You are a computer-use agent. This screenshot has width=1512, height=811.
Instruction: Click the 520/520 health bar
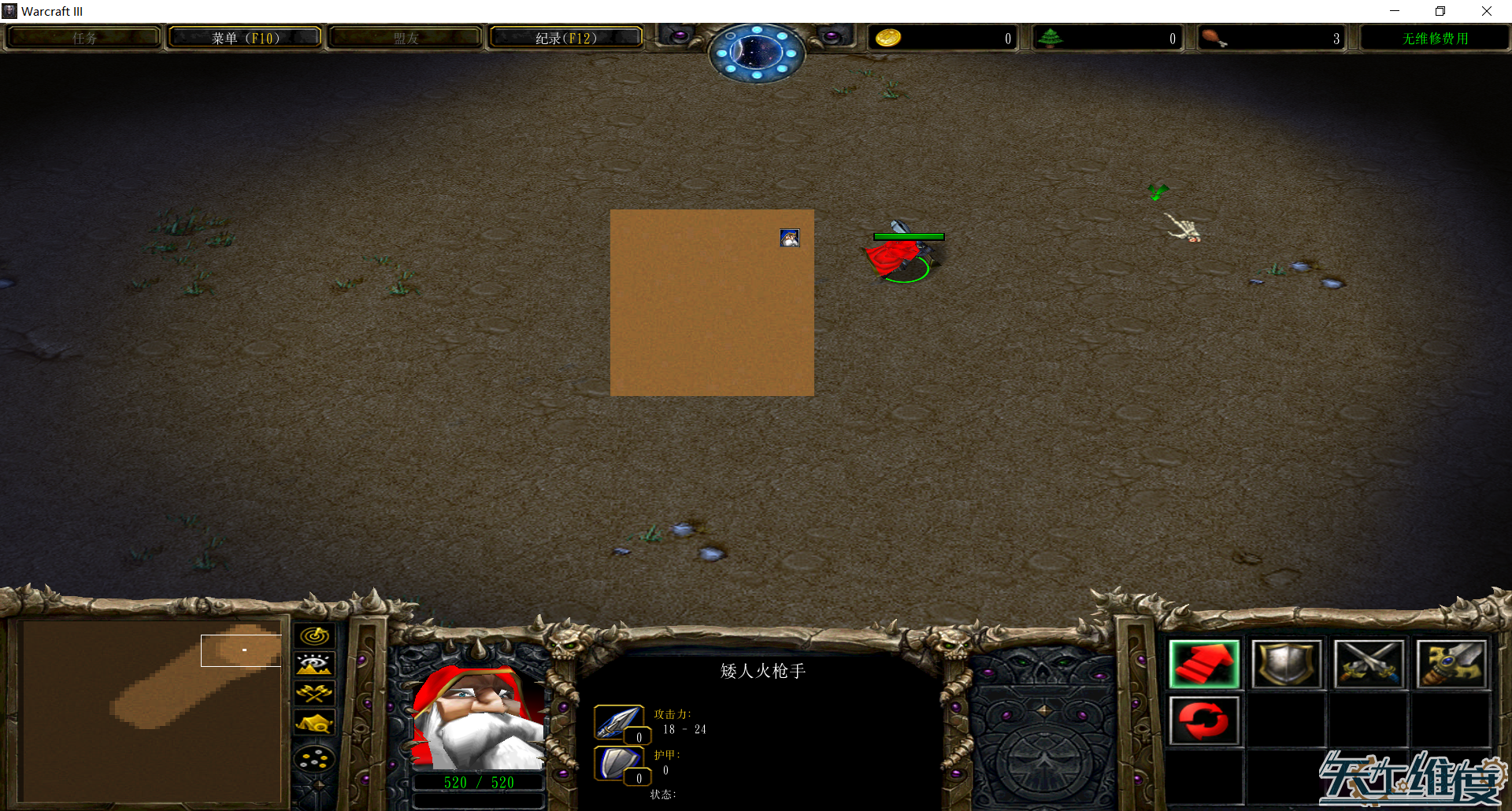click(x=478, y=782)
